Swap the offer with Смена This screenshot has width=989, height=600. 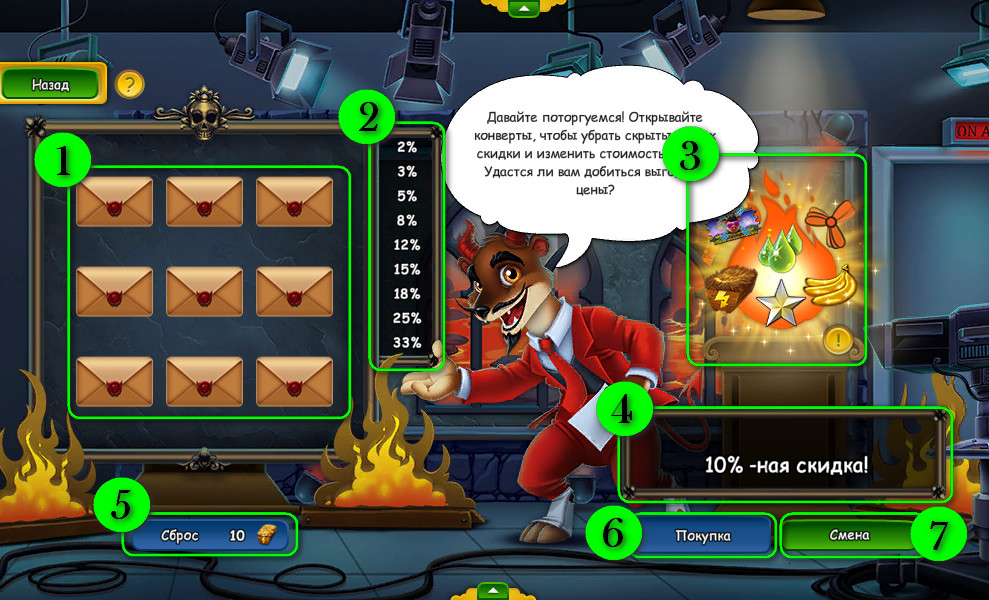coord(849,535)
